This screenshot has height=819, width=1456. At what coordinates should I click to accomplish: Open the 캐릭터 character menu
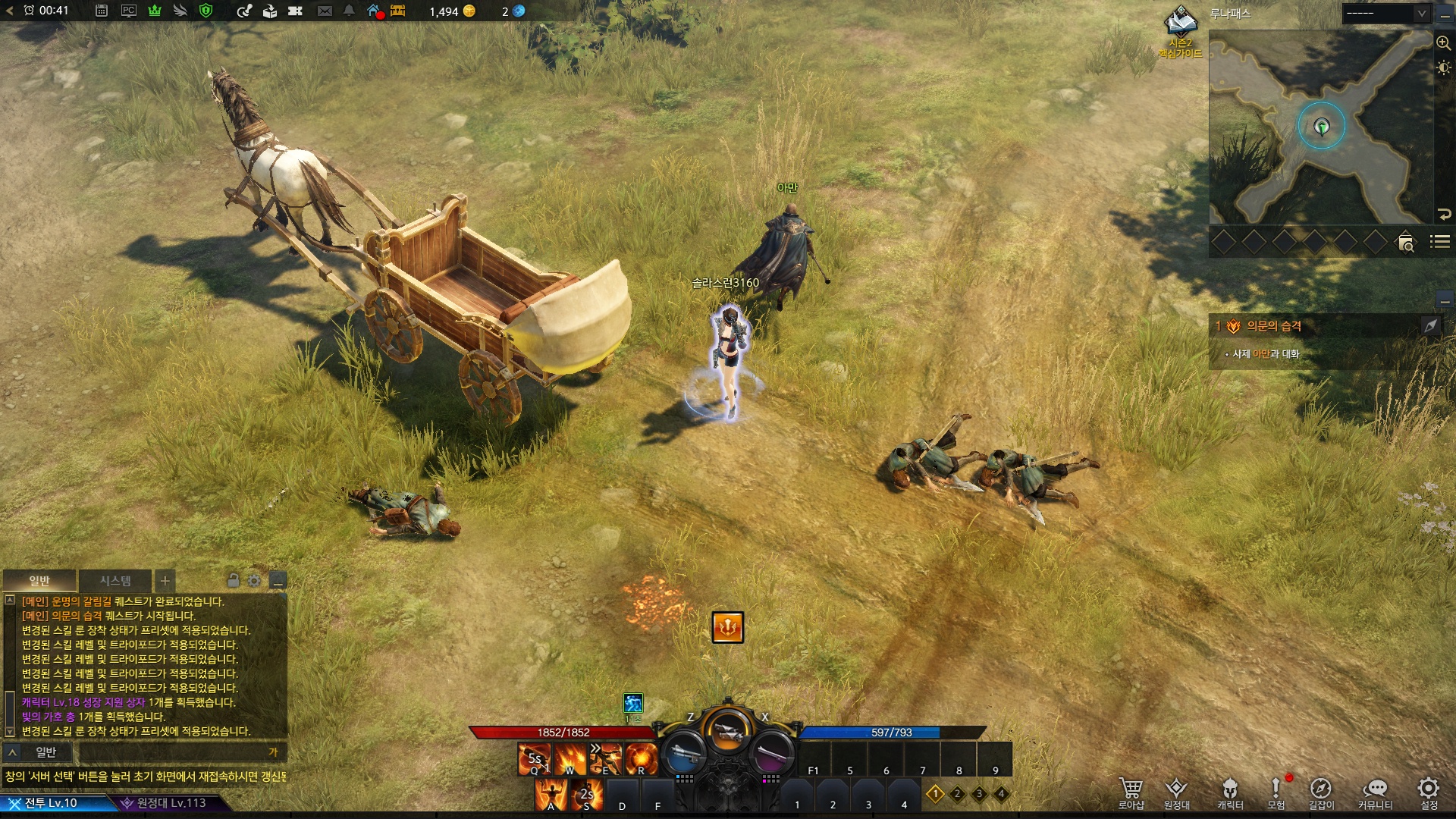[1230, 792]
